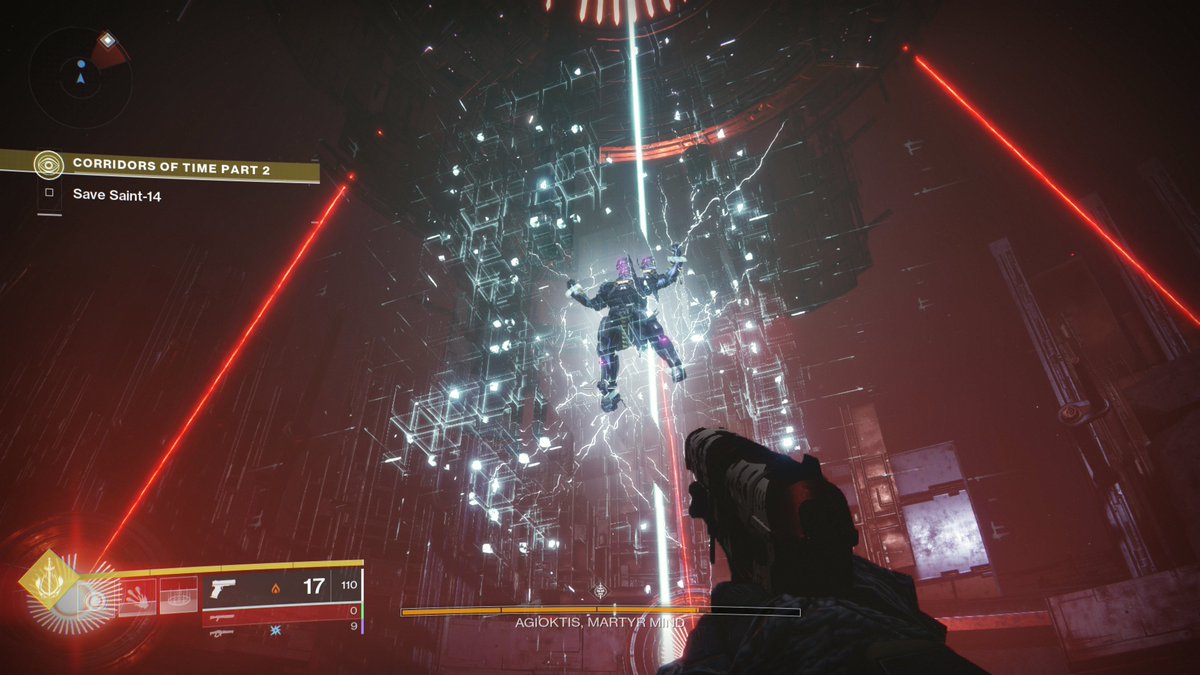Click the circular radar minimap
Viewport: 1200px width, 675px height.
tap(79, 76)
